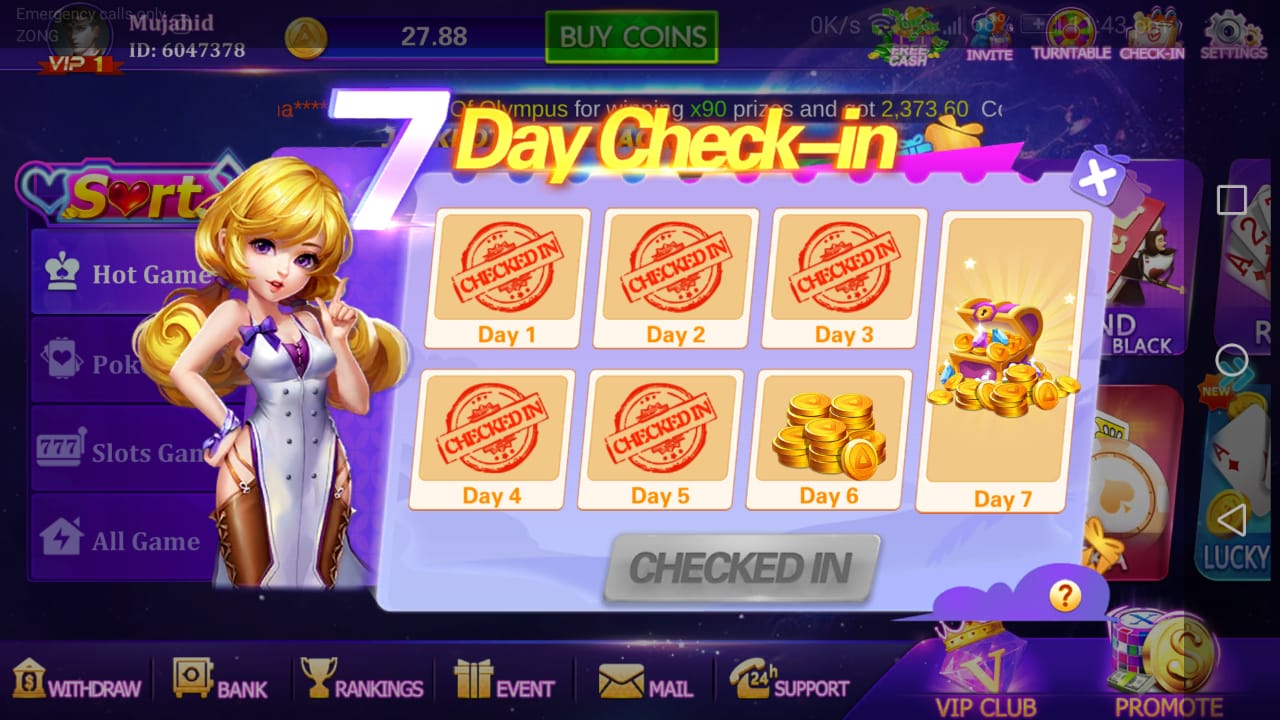Close the 7 Day Check-in popup

[x=1097, y=179]
